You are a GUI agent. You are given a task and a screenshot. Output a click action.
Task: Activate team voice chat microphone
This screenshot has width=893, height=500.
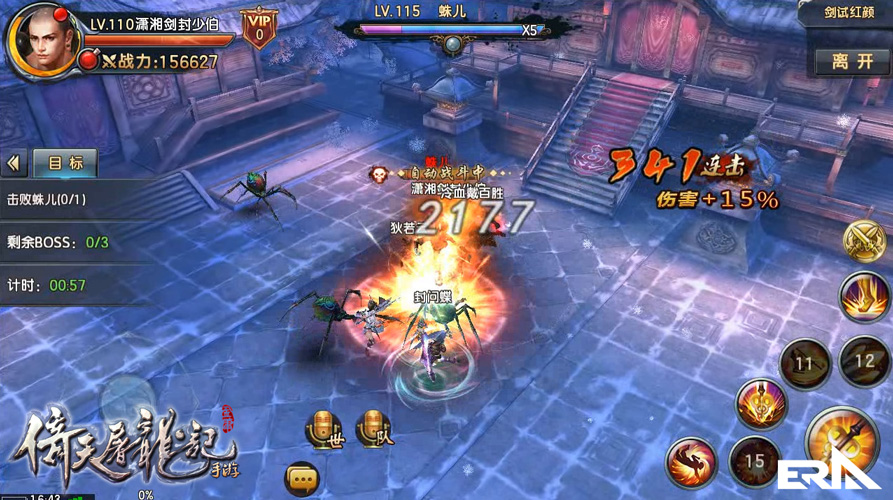tap(372, 427)
